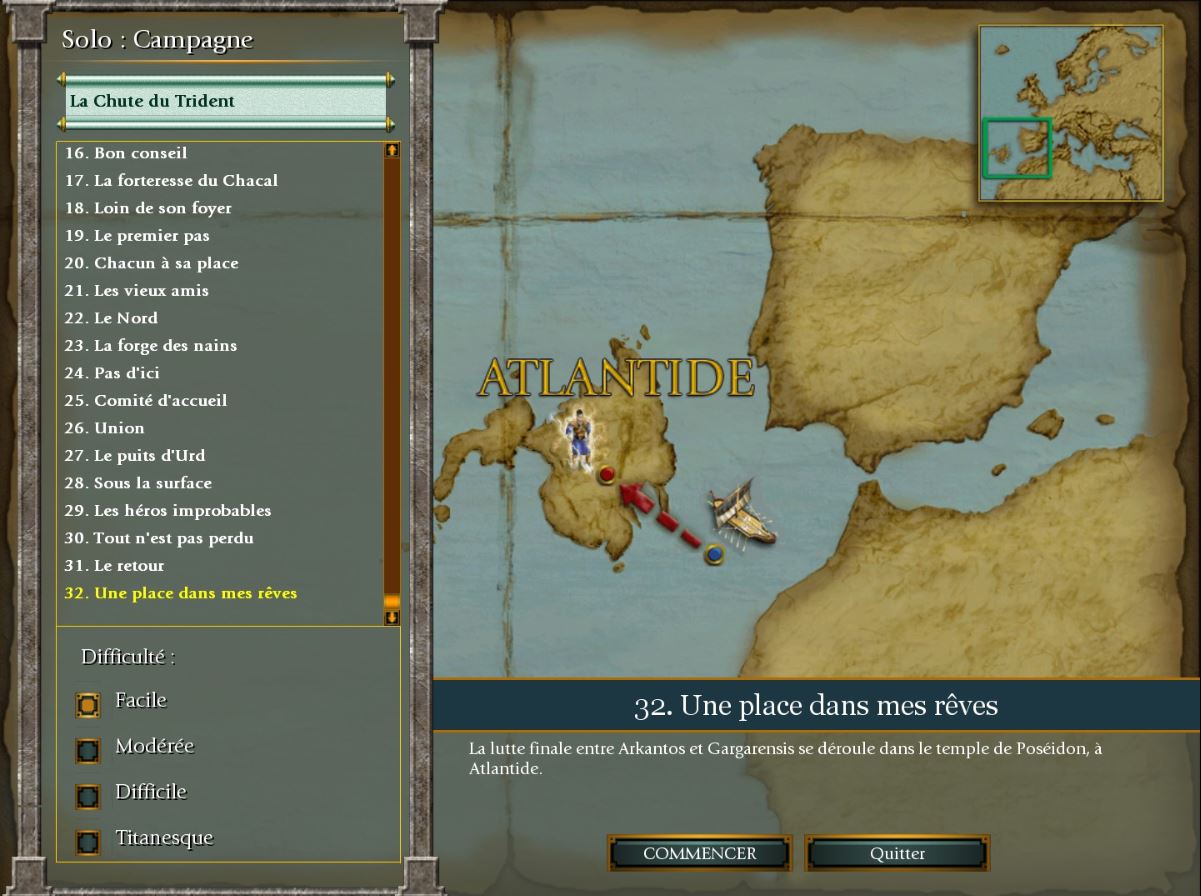
Task: Pick the Titanesque difficulty option
Action: (88, 842)
